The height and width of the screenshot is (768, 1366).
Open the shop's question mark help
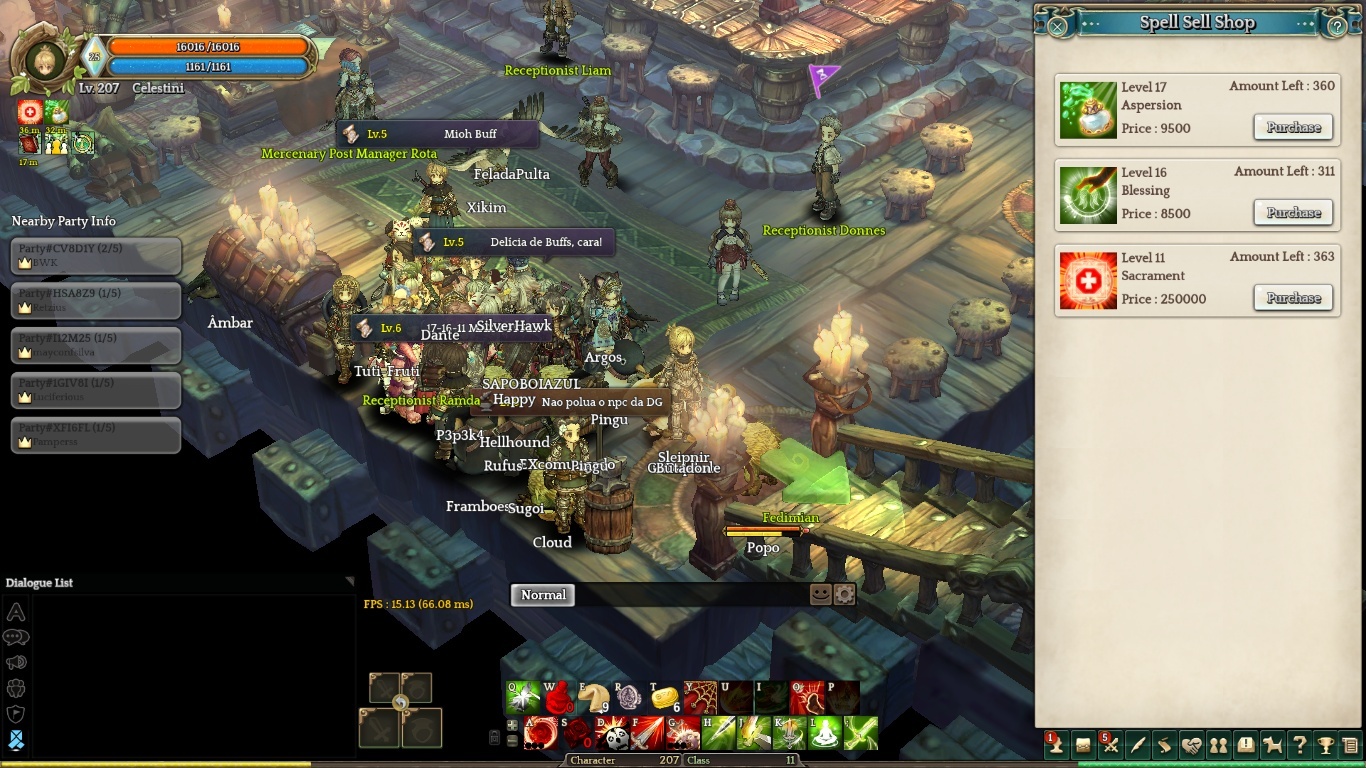[x=1338, y=27]
